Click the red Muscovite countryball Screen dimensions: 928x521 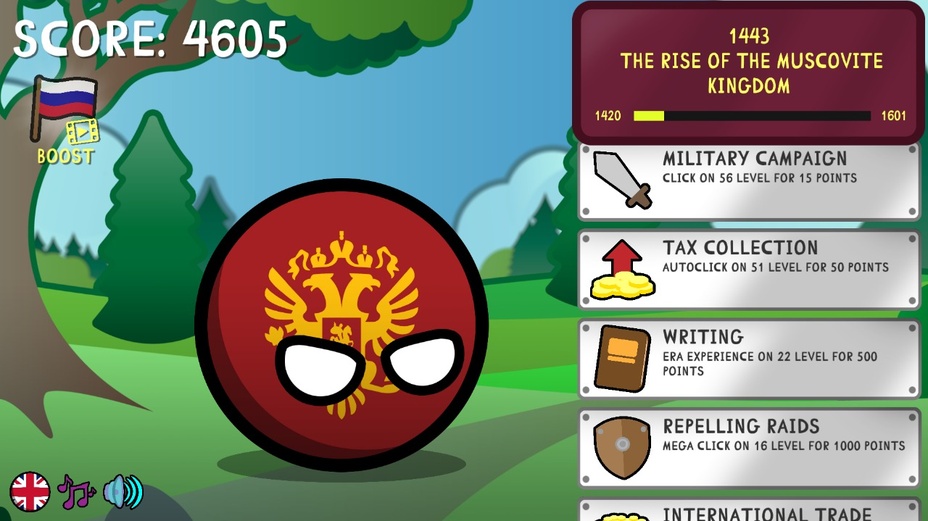(x=341, y=324)
